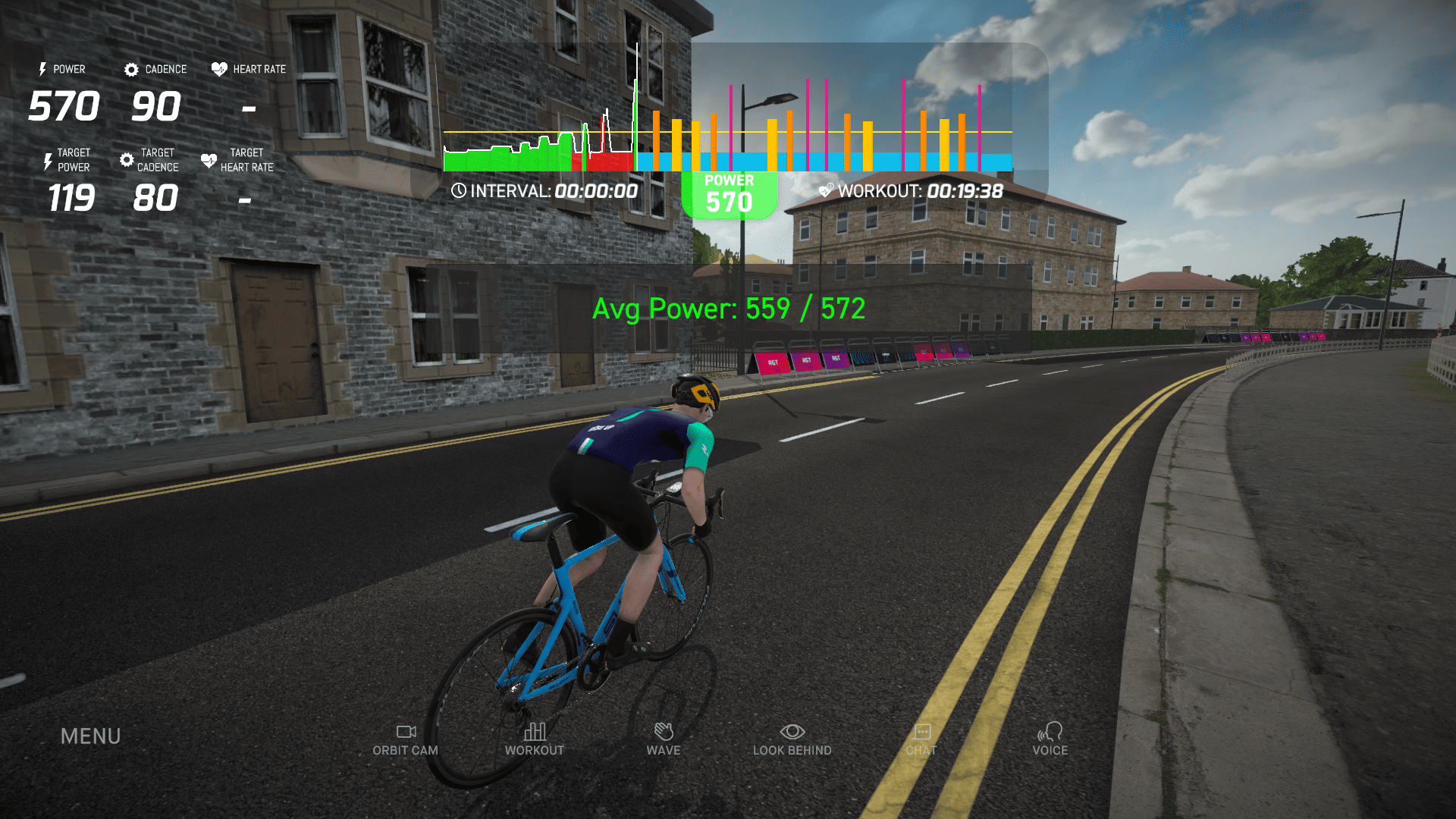The image size is (1456, 819).
Task: Switch to Orbit Cam view
Action: [406, 739]
